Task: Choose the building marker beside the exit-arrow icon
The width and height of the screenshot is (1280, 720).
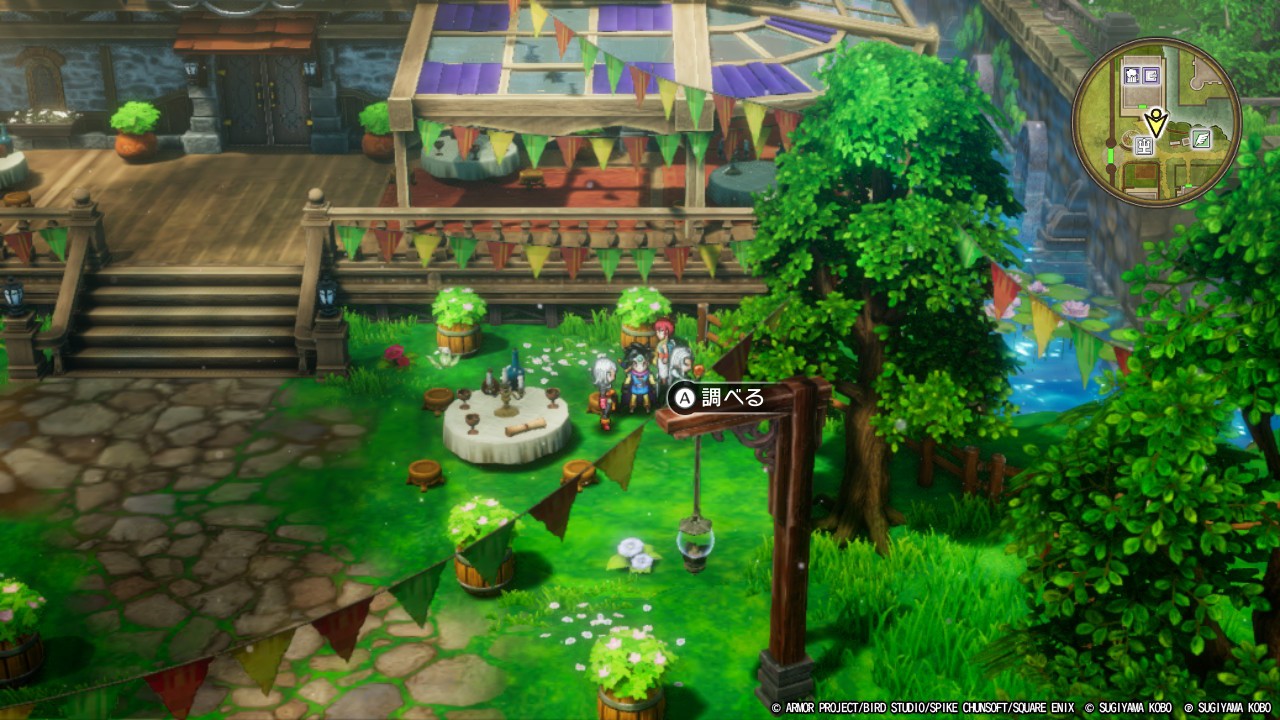Action: [x=1132, y=75]
